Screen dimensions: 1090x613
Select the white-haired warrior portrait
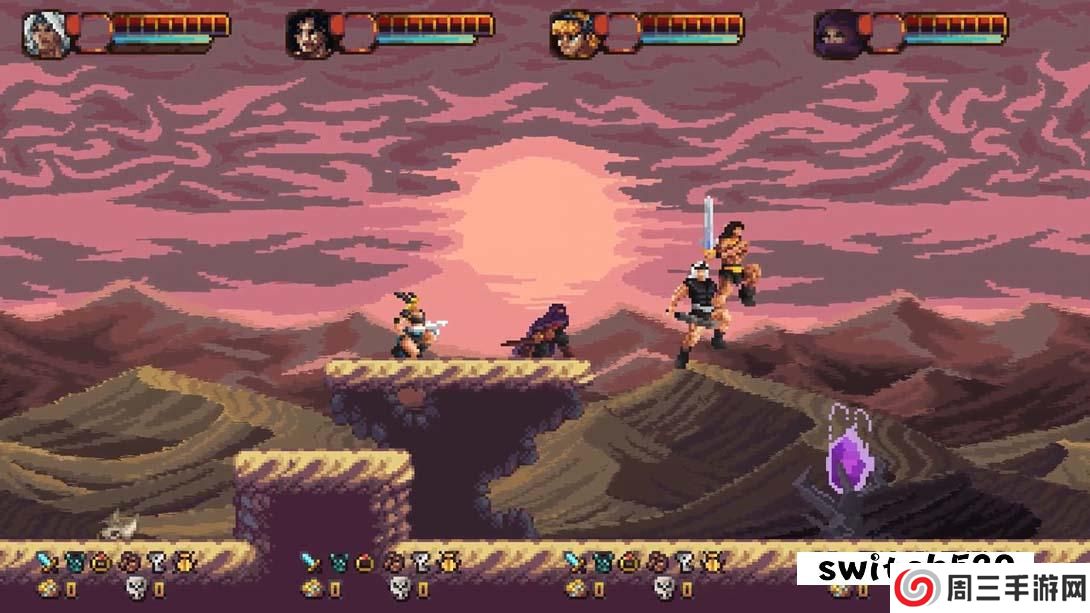pos(43,33)
